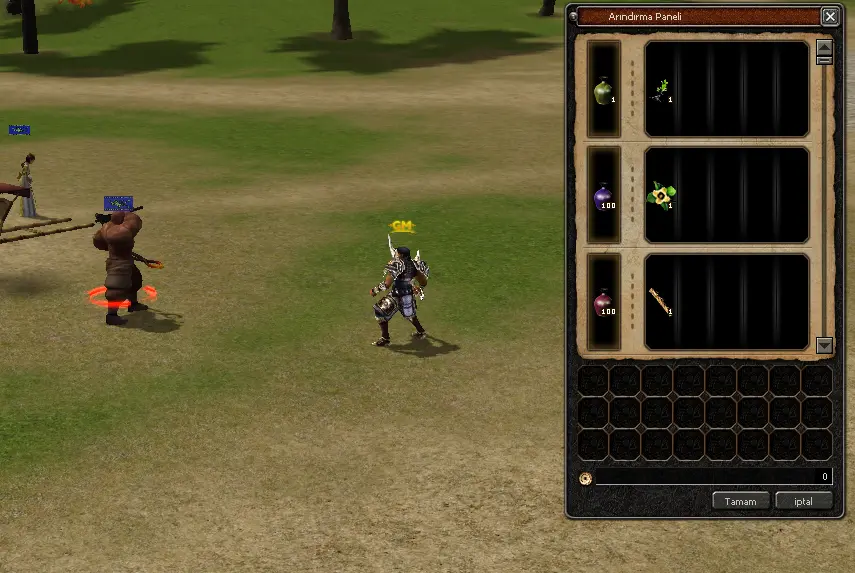This screenshot has height=573, width=855.
Task: Click the recipe list's scroll-down arrow
Action: (824, 345)
